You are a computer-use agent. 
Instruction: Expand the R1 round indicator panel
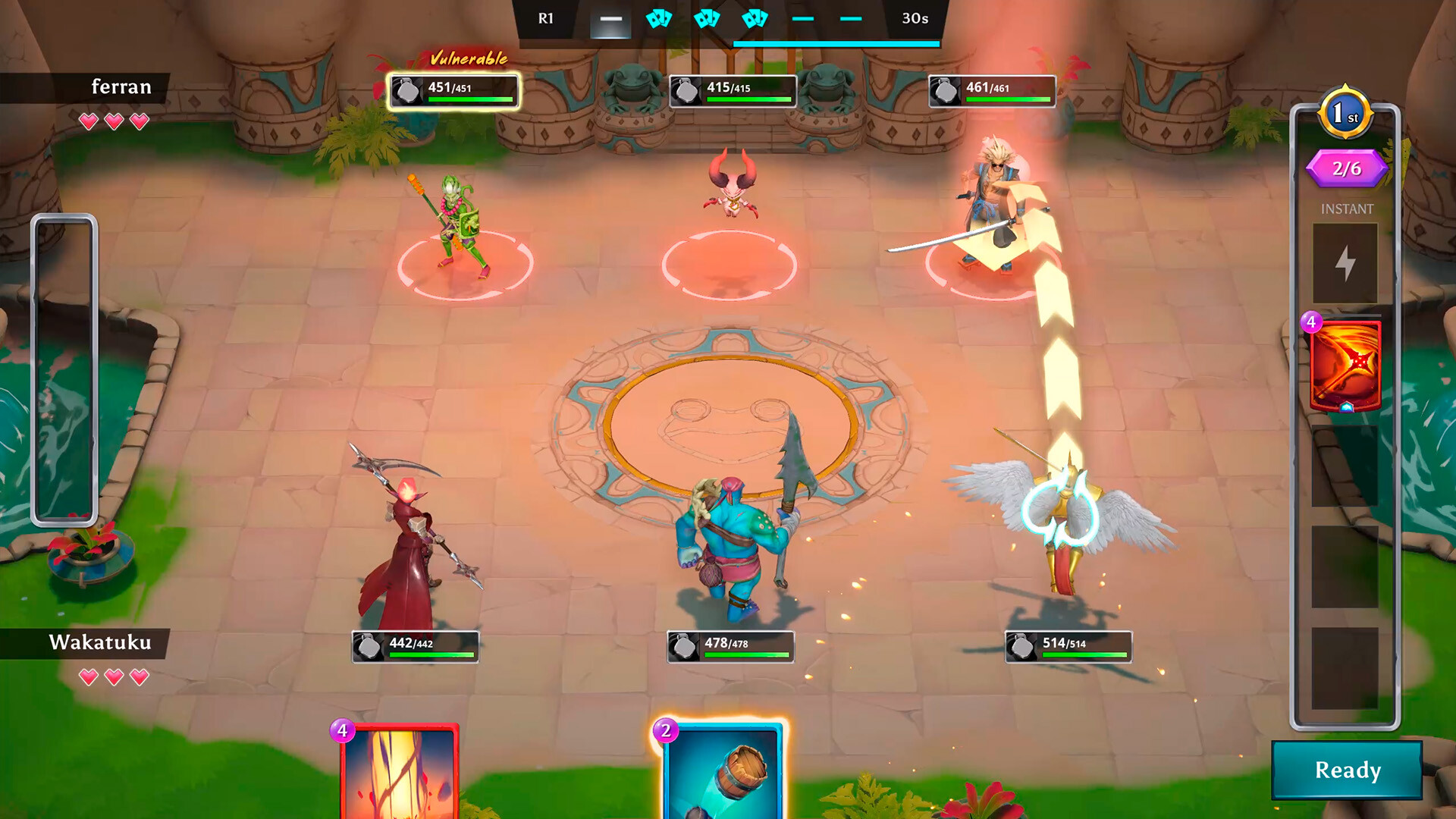point(545,18)
